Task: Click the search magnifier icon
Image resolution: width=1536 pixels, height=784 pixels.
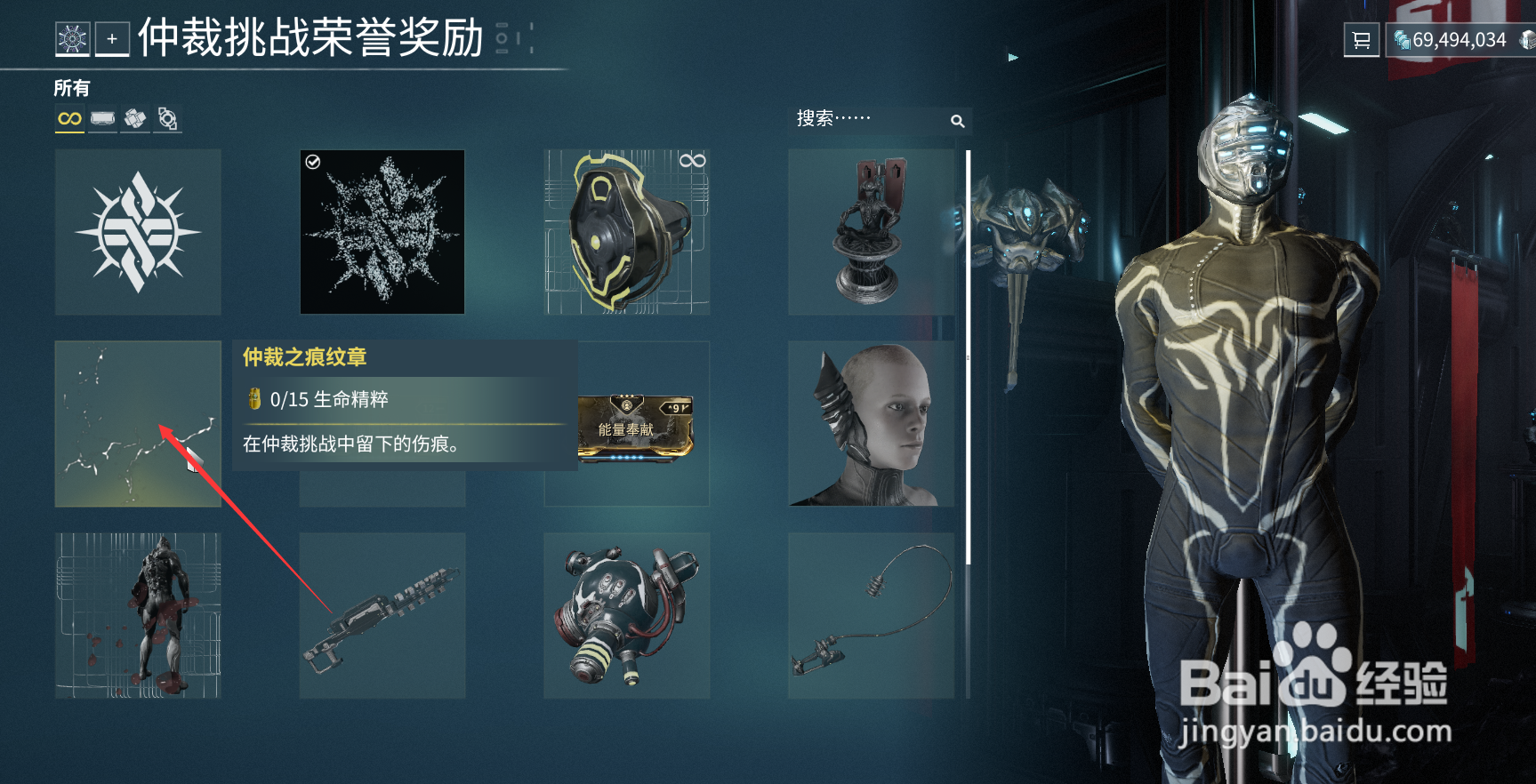Action: pyautogui.click(x=958, y=119)
